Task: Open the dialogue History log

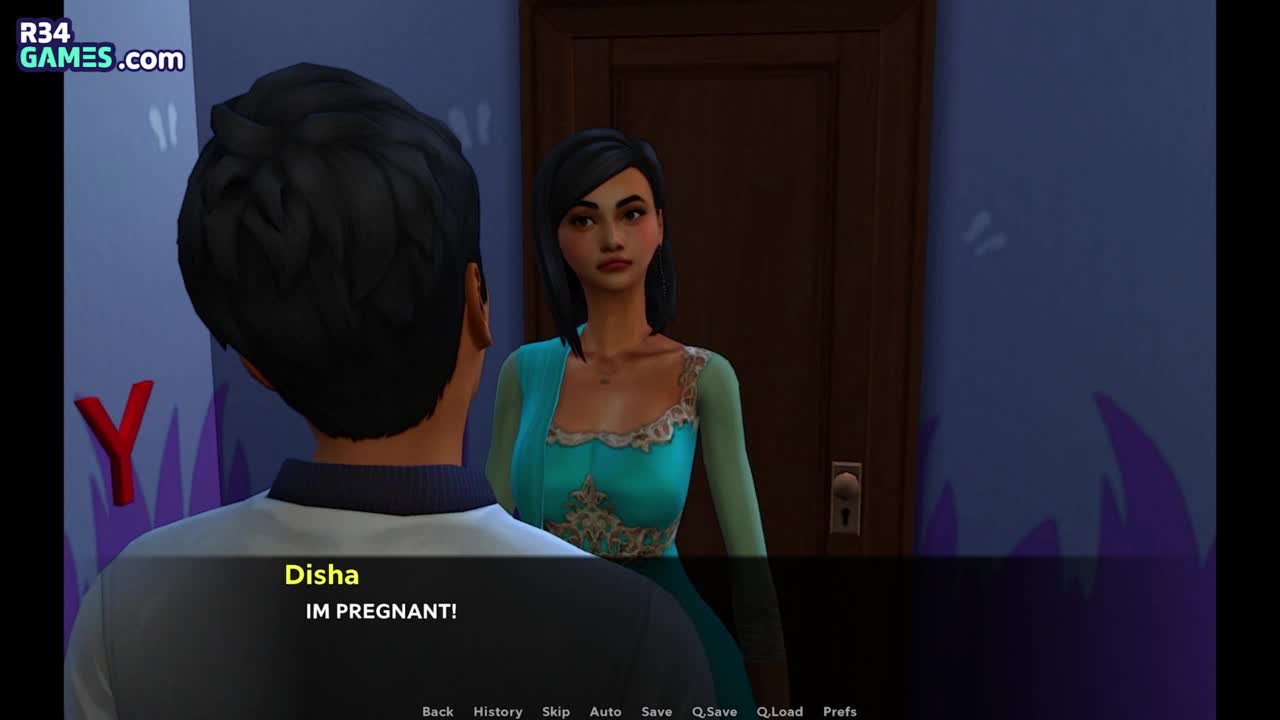Action: point(498,711)
